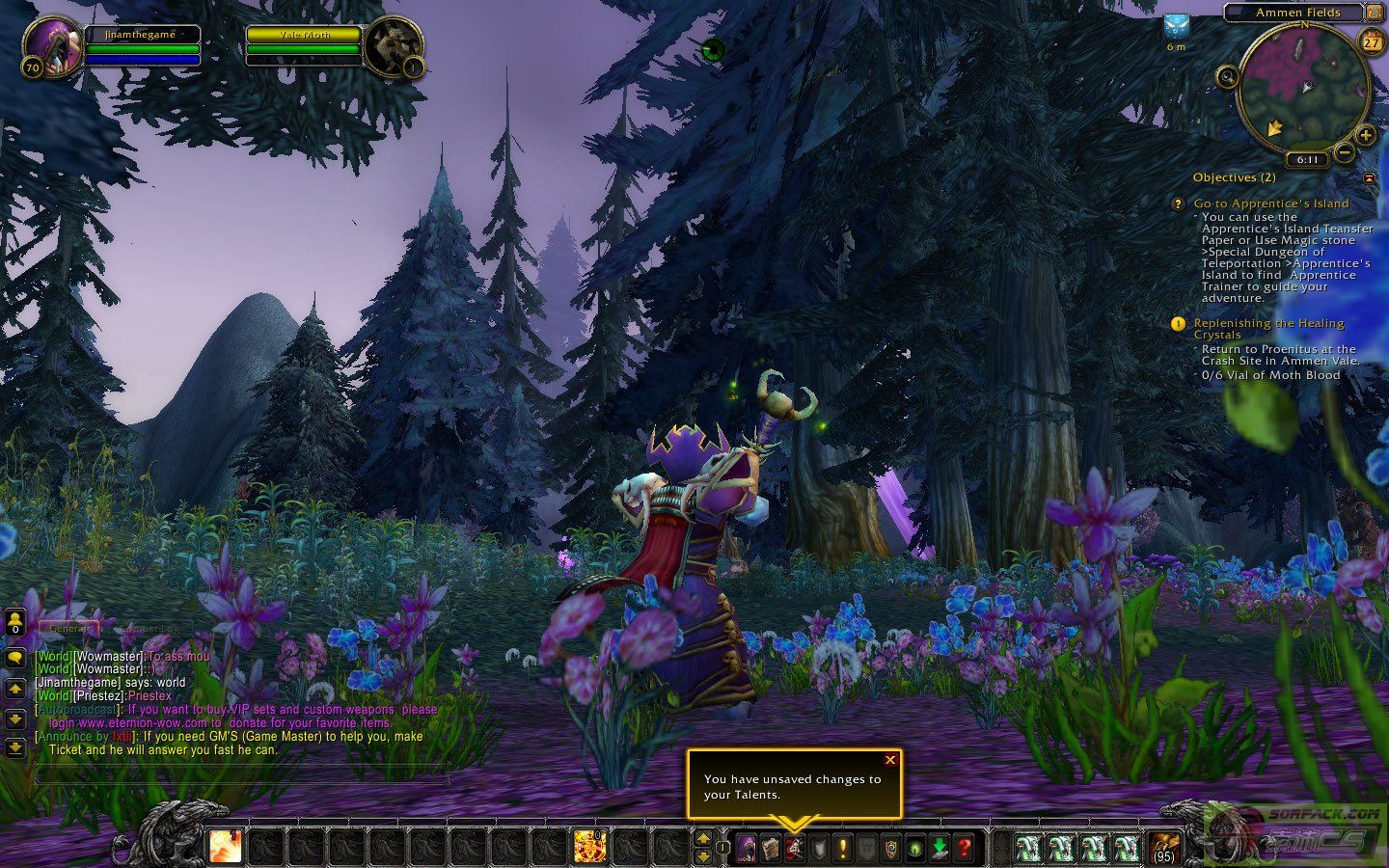Open the Quest Log yellow exclamation button
Screen dimensions: 1389x868
(843, 849)
